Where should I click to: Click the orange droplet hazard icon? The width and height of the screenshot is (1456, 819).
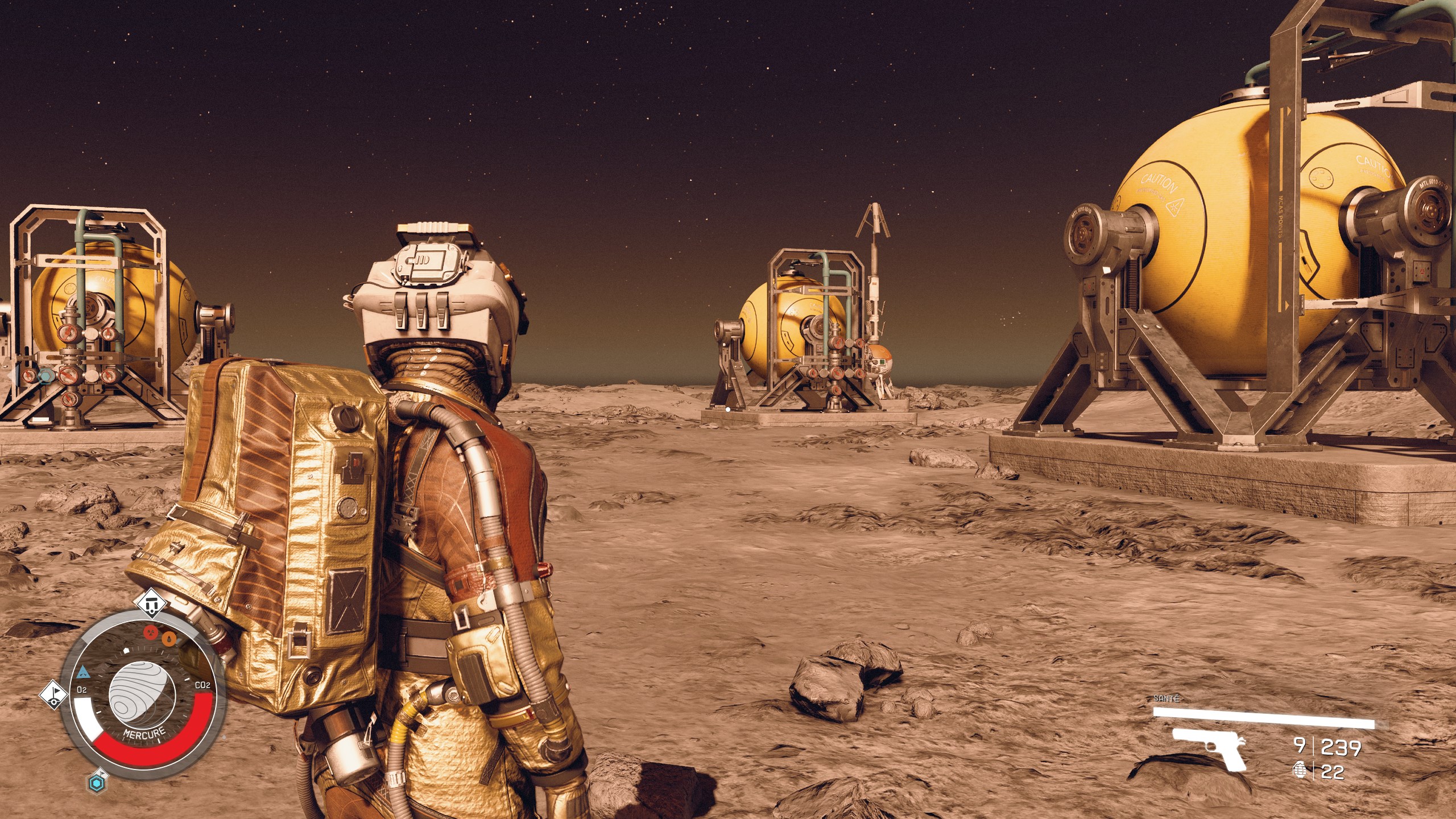click(169, 639)
